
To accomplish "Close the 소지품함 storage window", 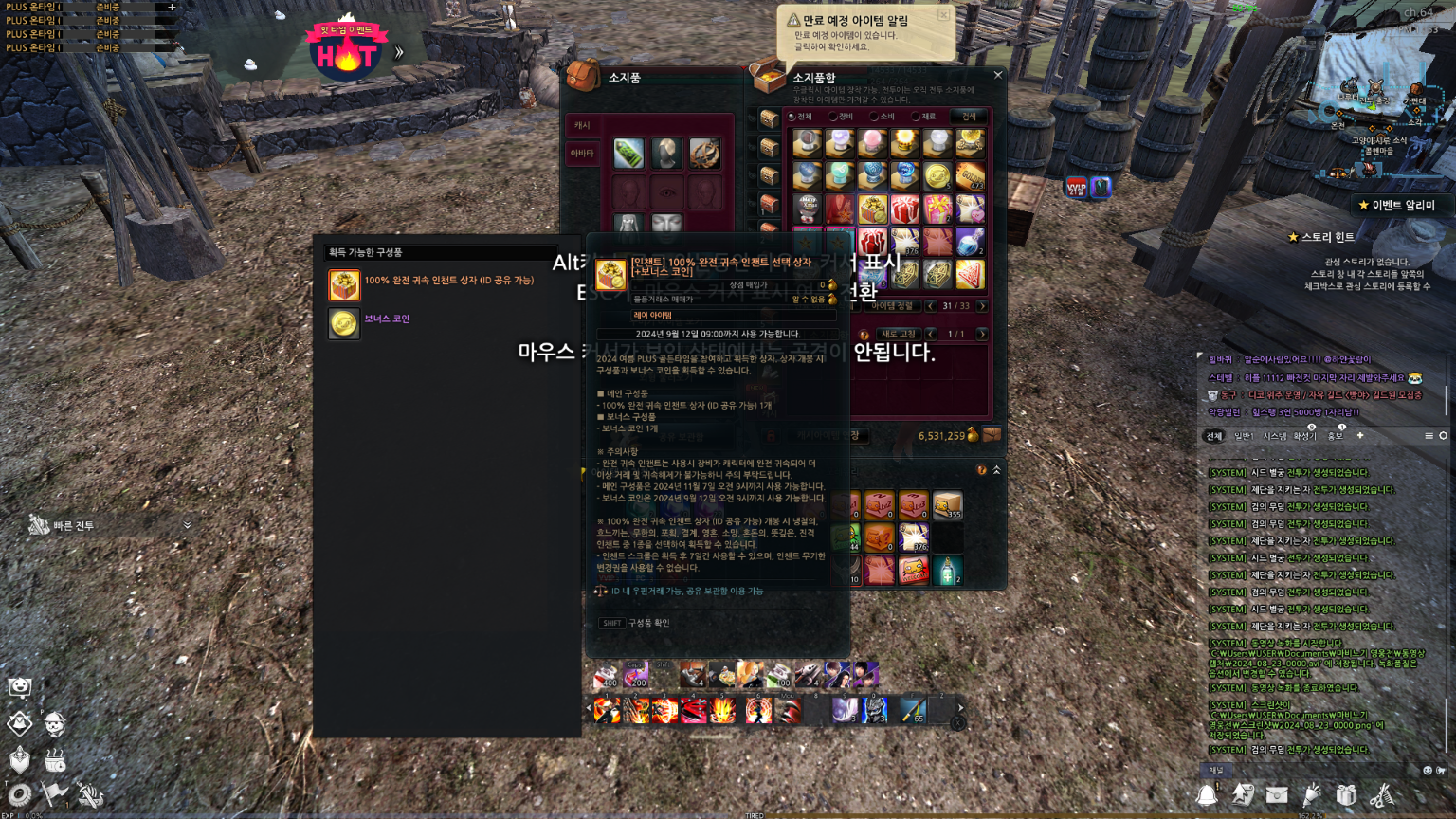I will point(997,75).
